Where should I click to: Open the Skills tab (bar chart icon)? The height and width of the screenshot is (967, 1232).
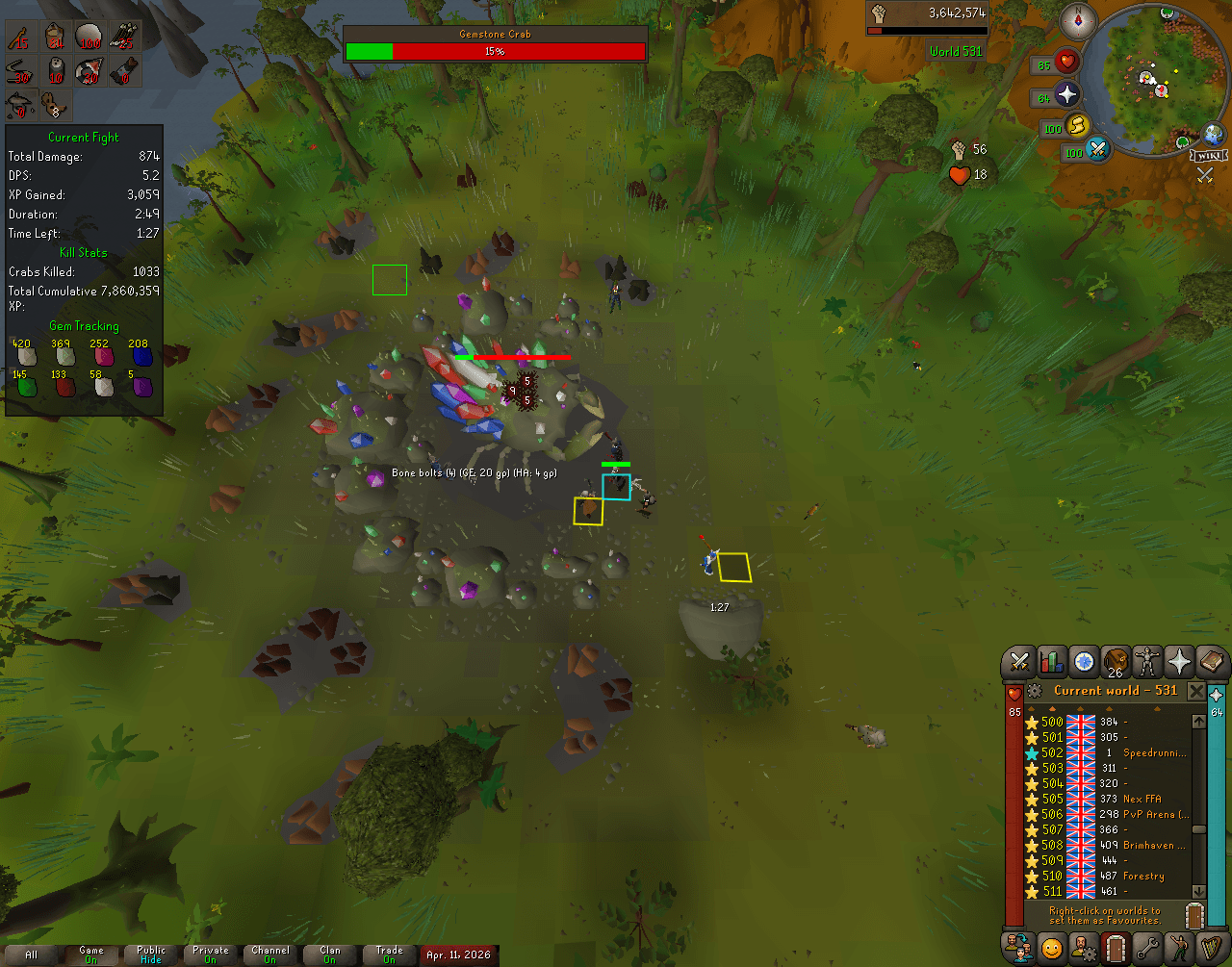point(1051,662)
